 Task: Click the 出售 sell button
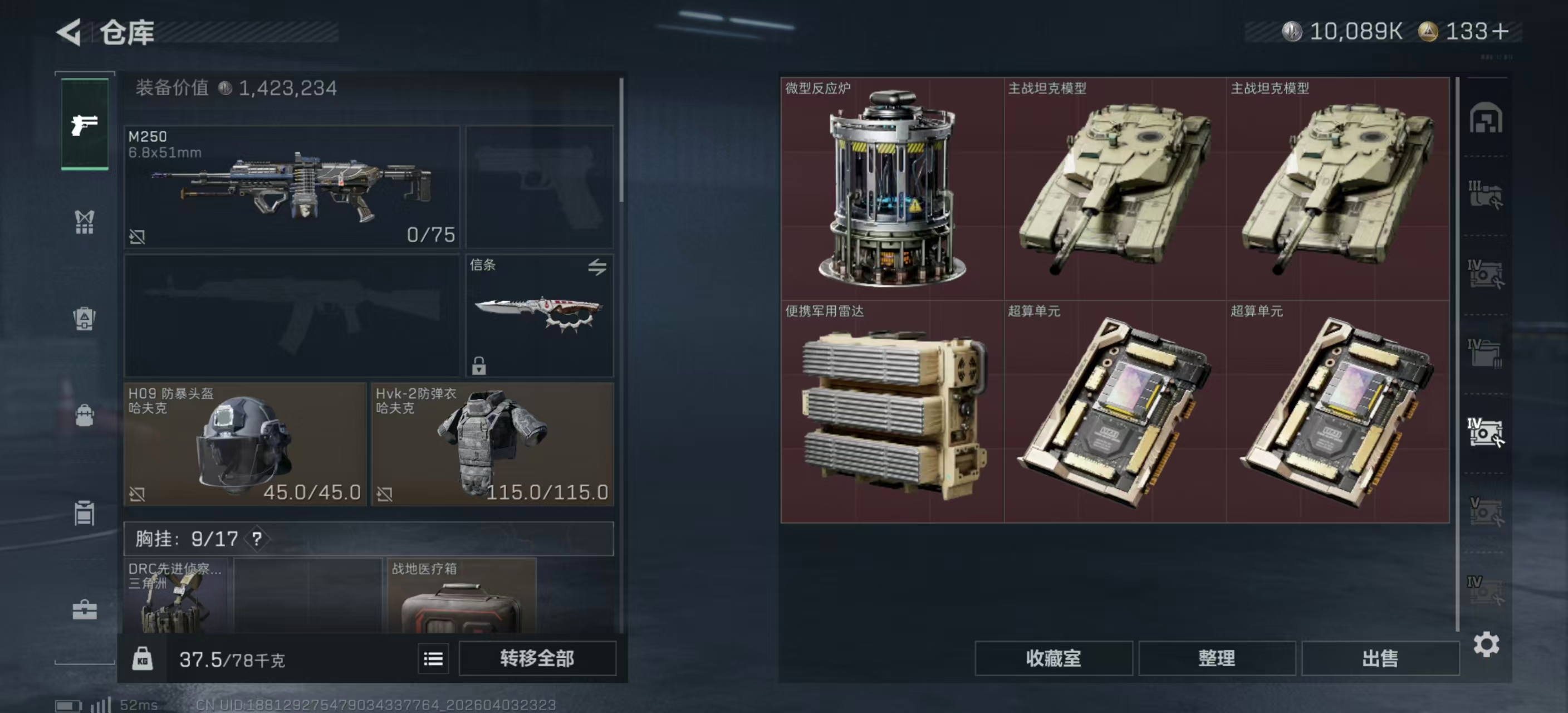coord(1379,658)
